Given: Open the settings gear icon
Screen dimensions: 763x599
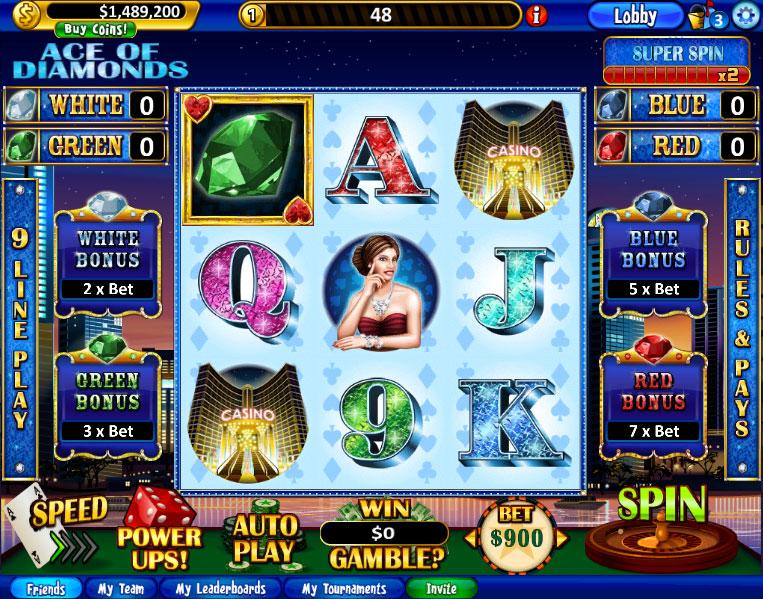Looking at the screenshot, I should point(744,15).
